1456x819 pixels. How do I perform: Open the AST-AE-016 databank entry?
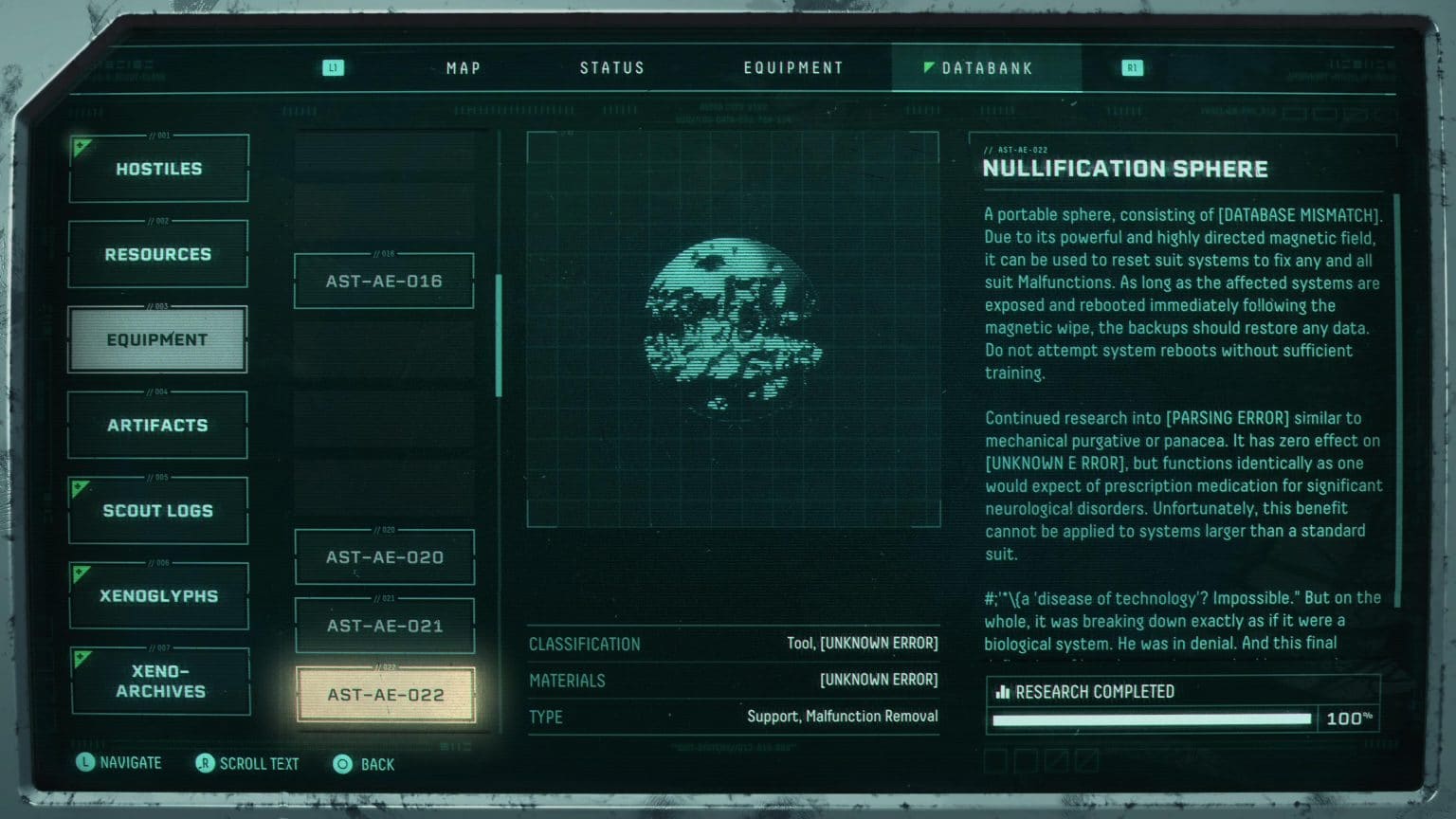pos(383,280)
